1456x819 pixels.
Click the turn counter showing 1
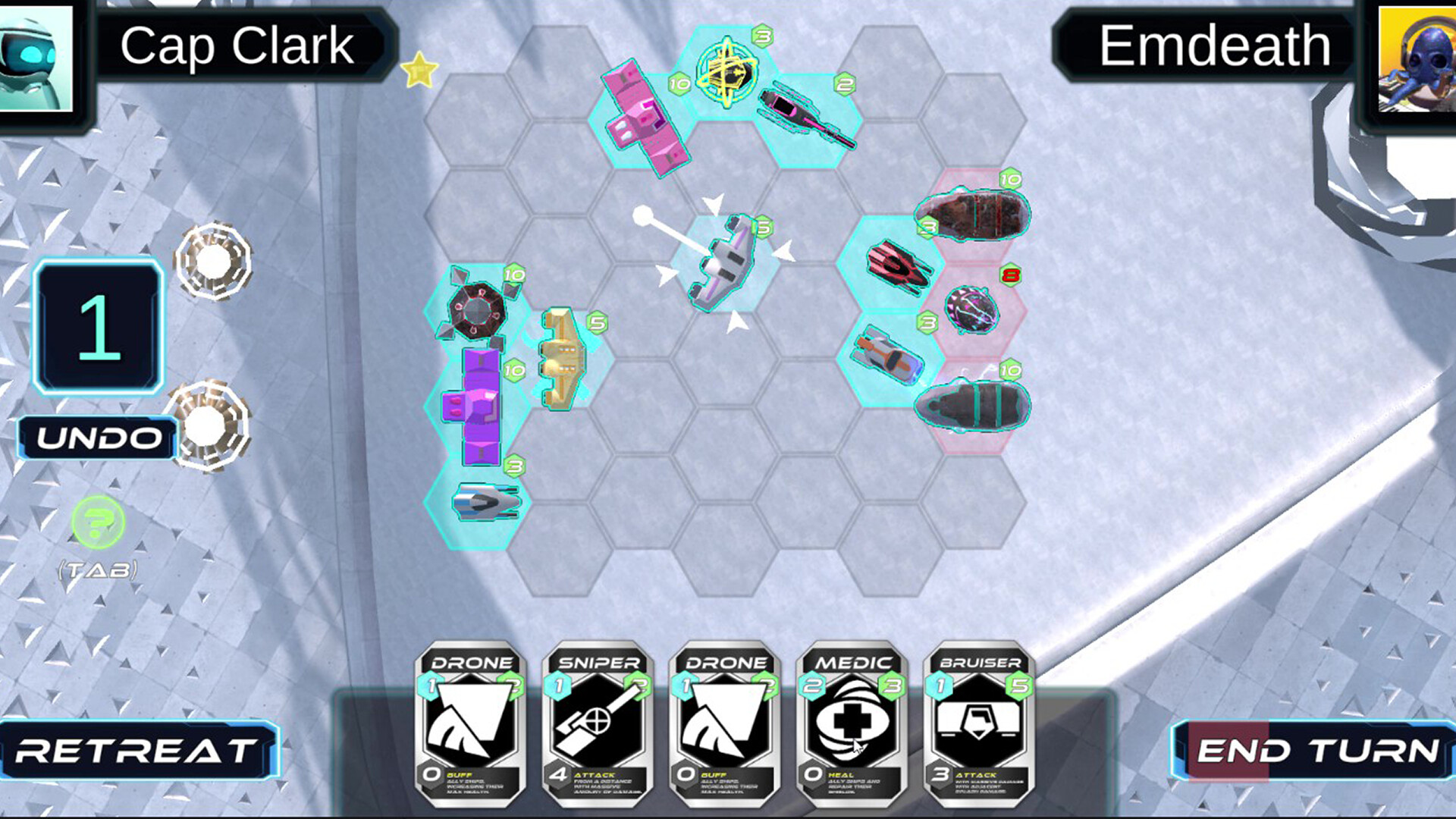97,341
